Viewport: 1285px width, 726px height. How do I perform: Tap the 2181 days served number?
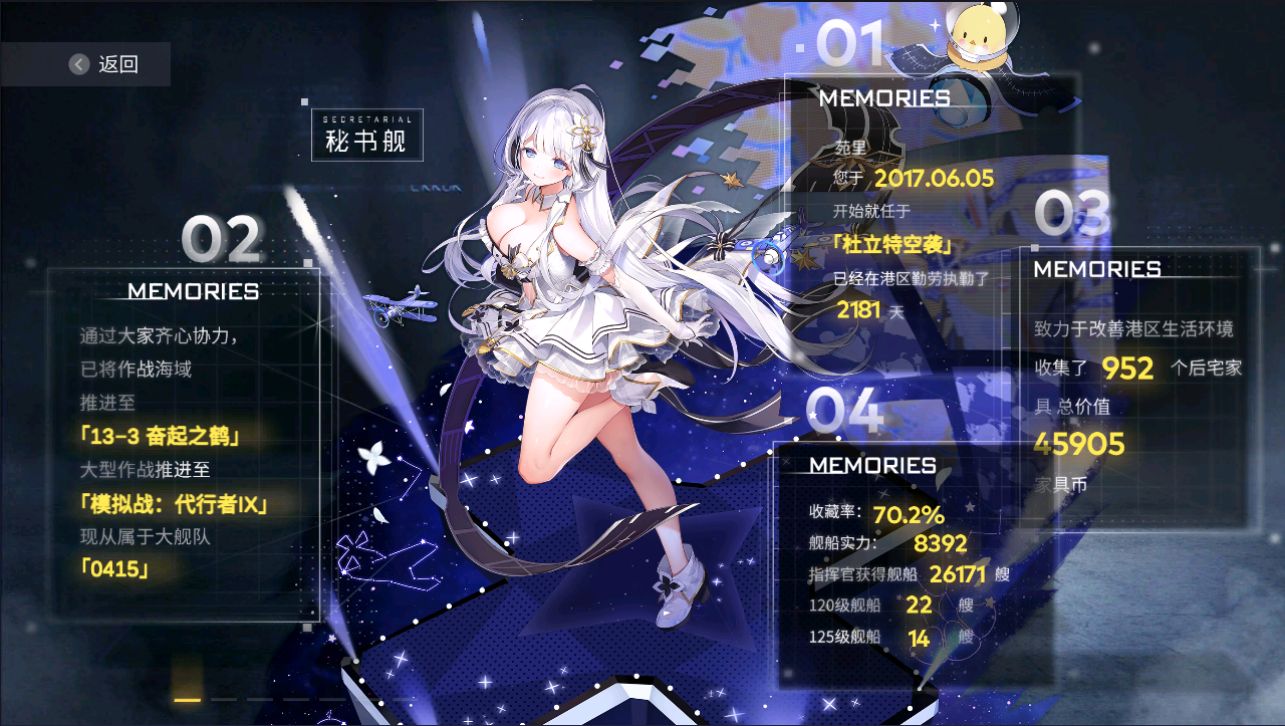860,310
